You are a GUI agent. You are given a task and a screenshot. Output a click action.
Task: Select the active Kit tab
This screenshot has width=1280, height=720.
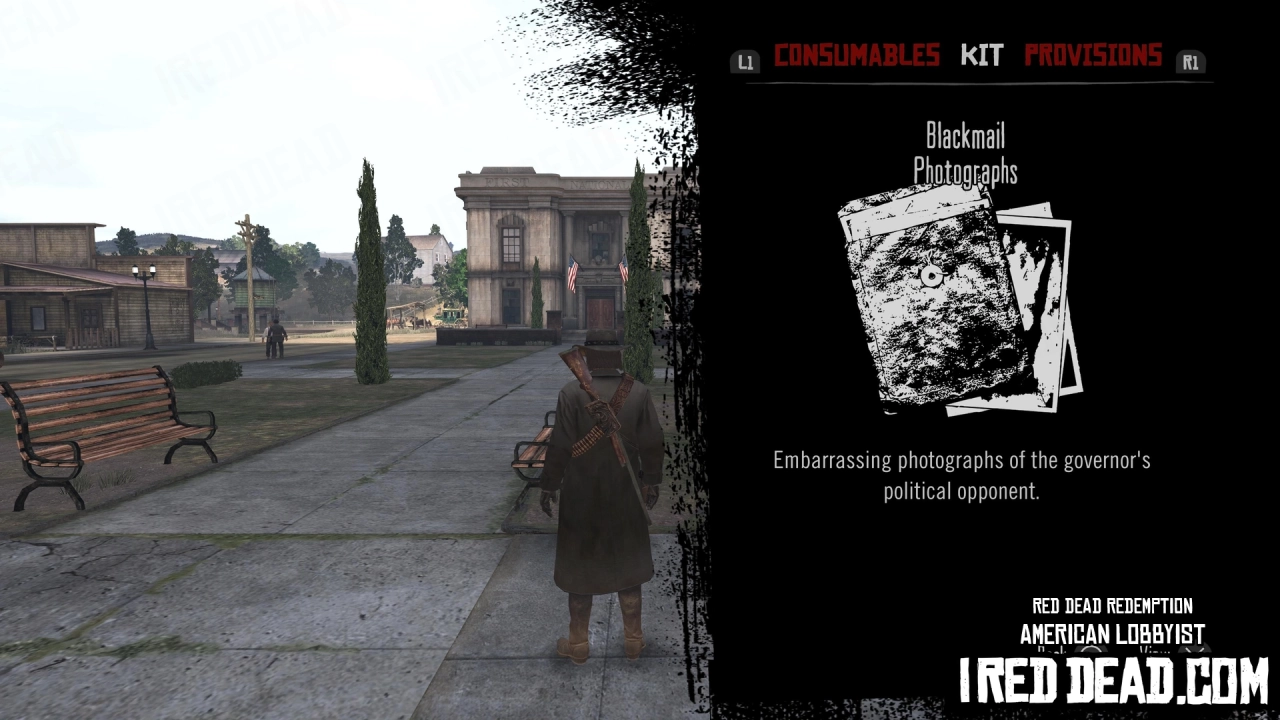[x=981, y=55]
